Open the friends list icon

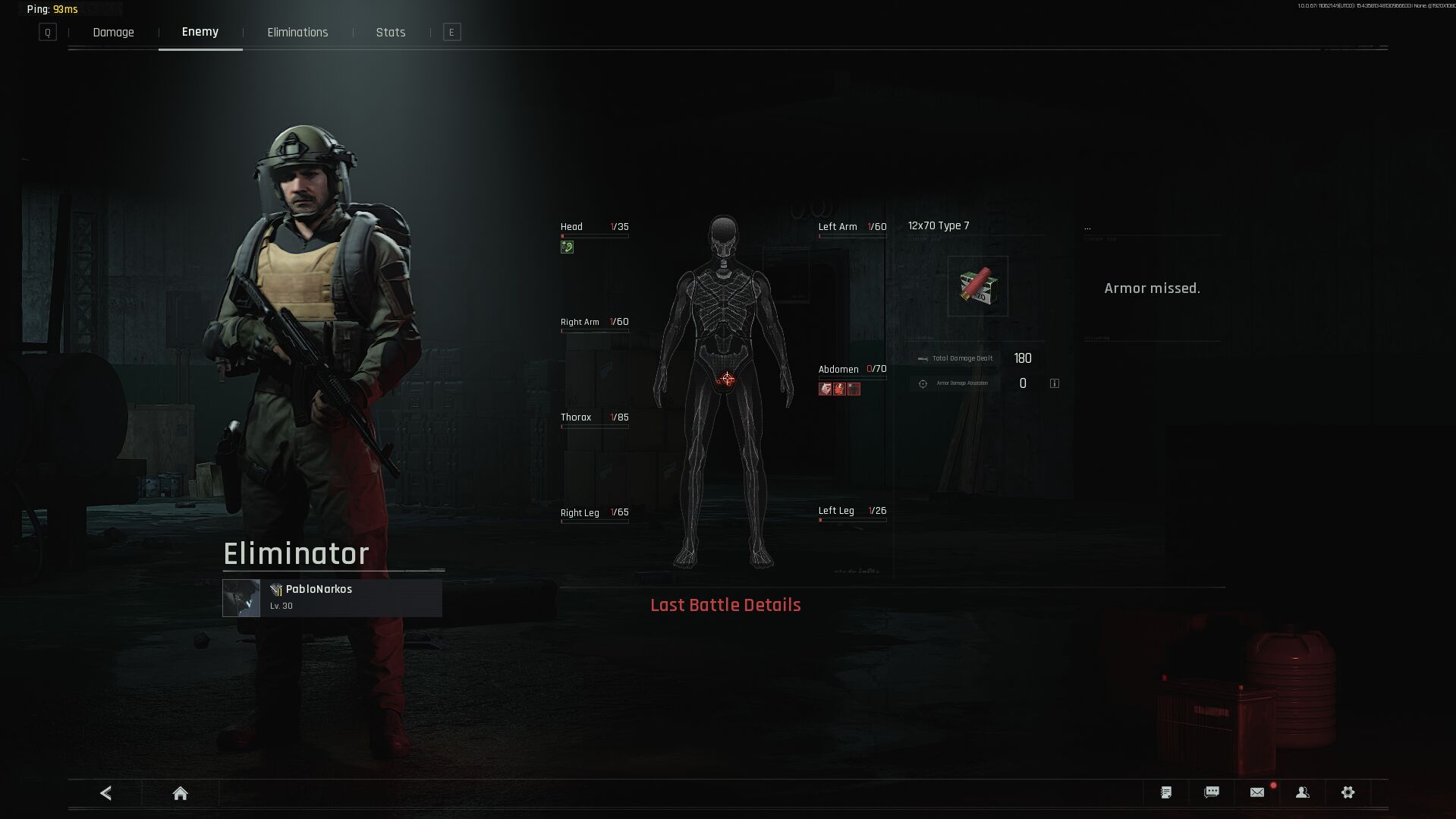(1303, 792)
